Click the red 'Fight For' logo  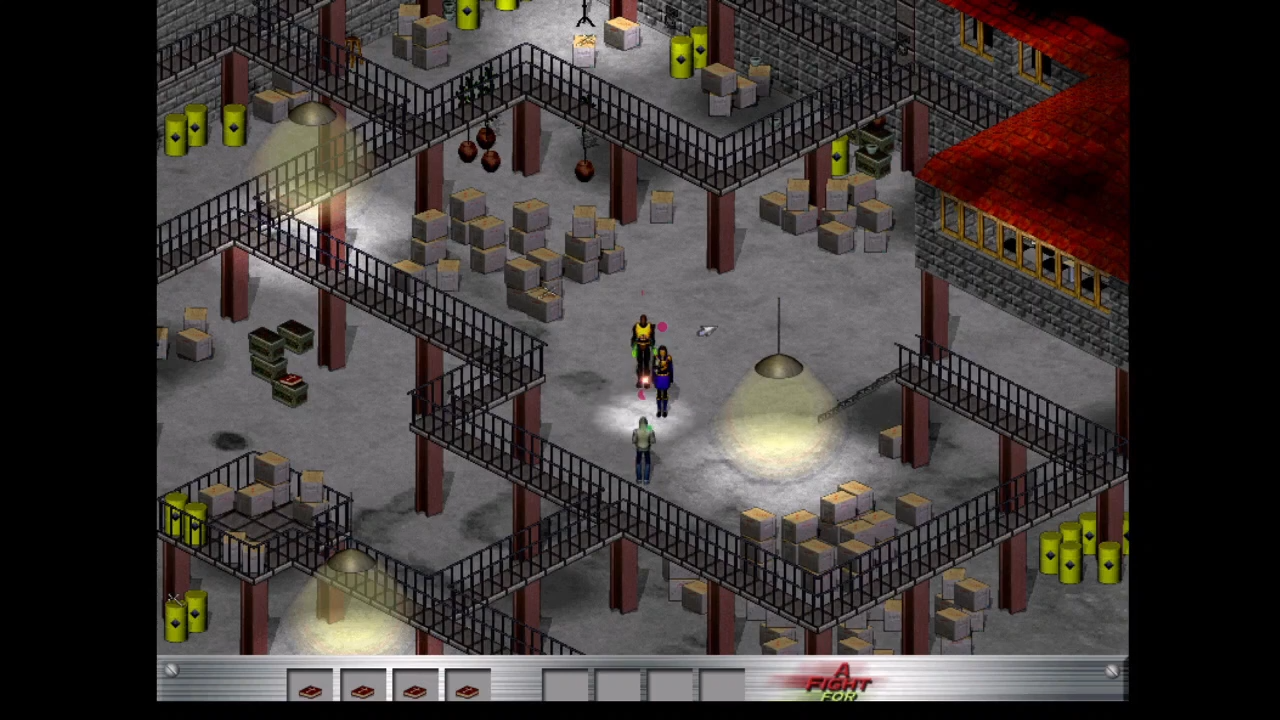(840, 683)
